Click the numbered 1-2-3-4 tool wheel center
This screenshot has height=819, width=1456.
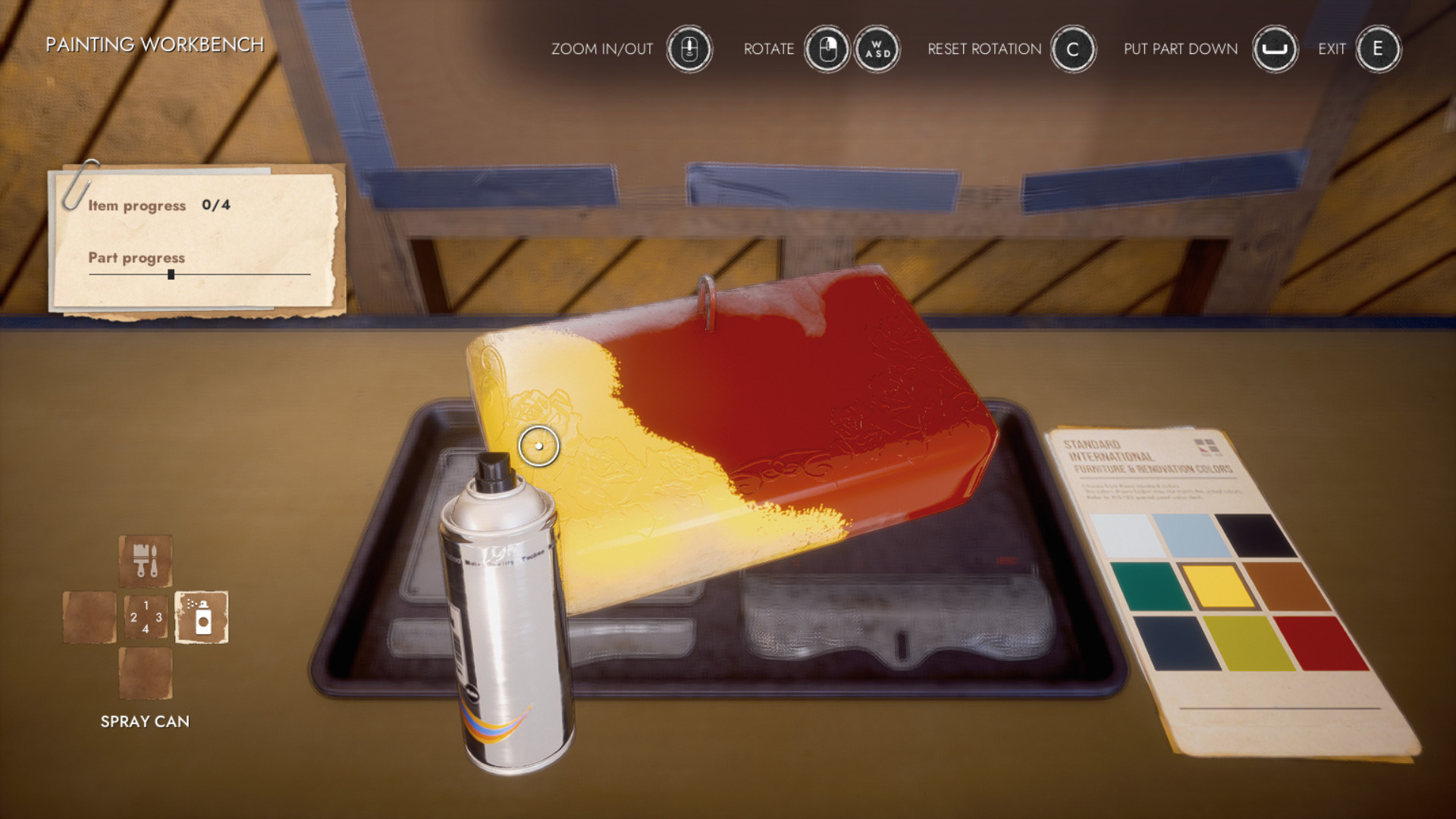146,617
